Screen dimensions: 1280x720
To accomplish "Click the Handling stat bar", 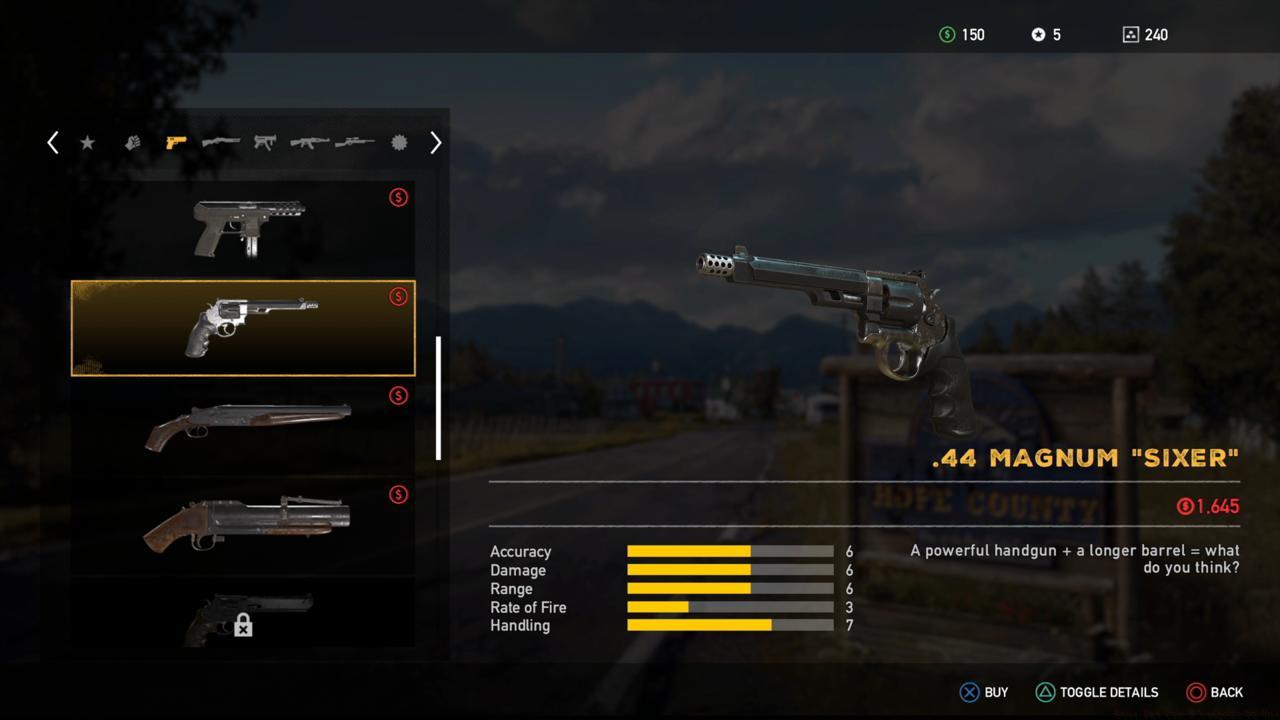I will pyautogui.click(x=729, y=625).
